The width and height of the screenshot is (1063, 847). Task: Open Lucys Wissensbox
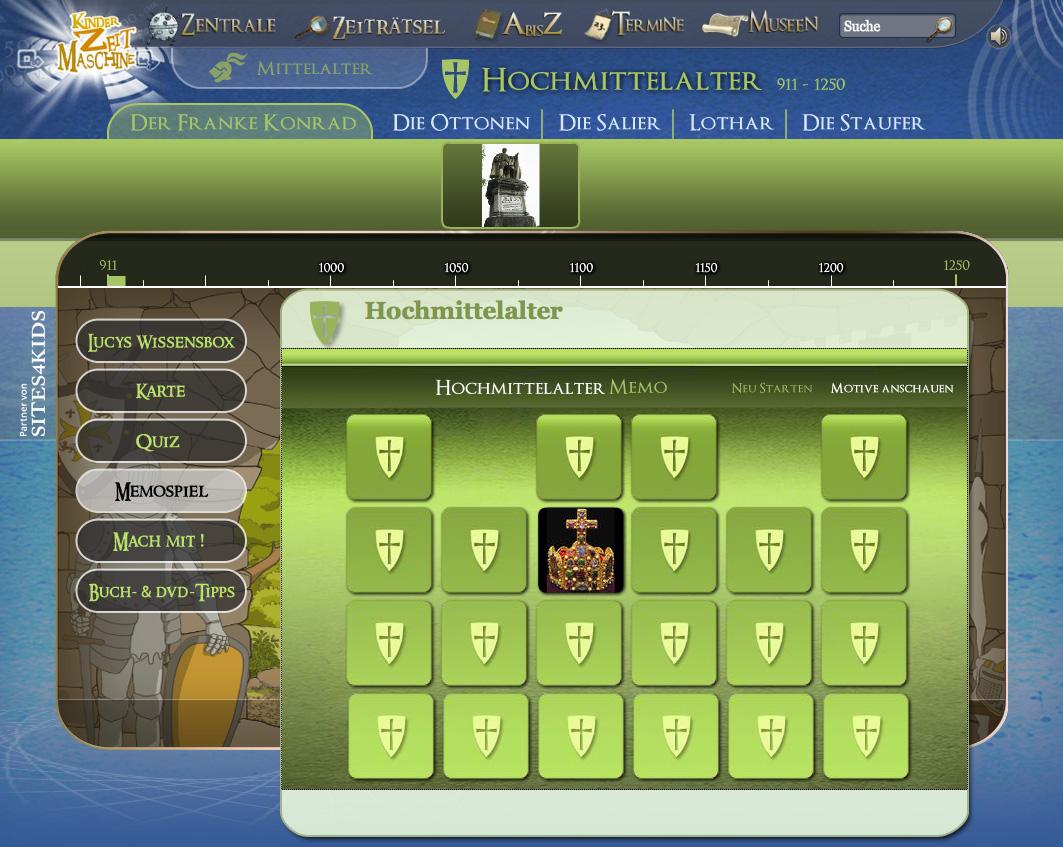[161, 342]
